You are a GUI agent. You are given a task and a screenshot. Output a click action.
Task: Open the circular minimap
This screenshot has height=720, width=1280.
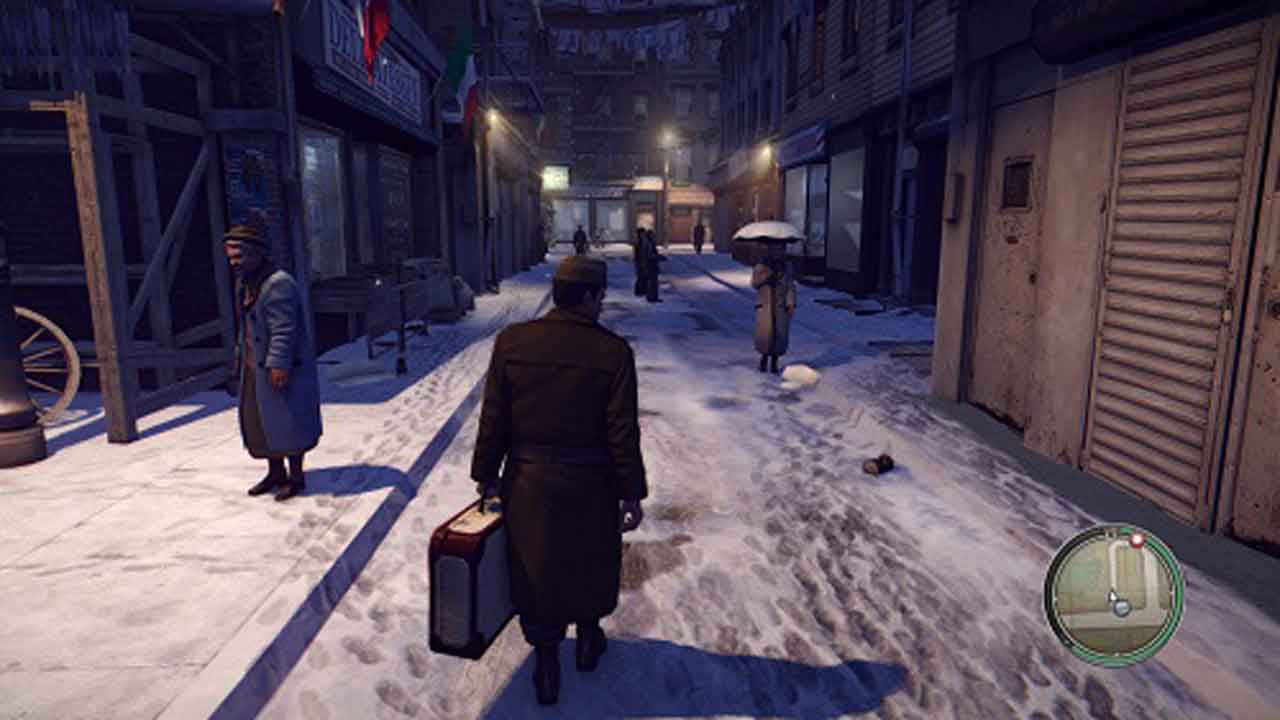[x=1114, y=595]
